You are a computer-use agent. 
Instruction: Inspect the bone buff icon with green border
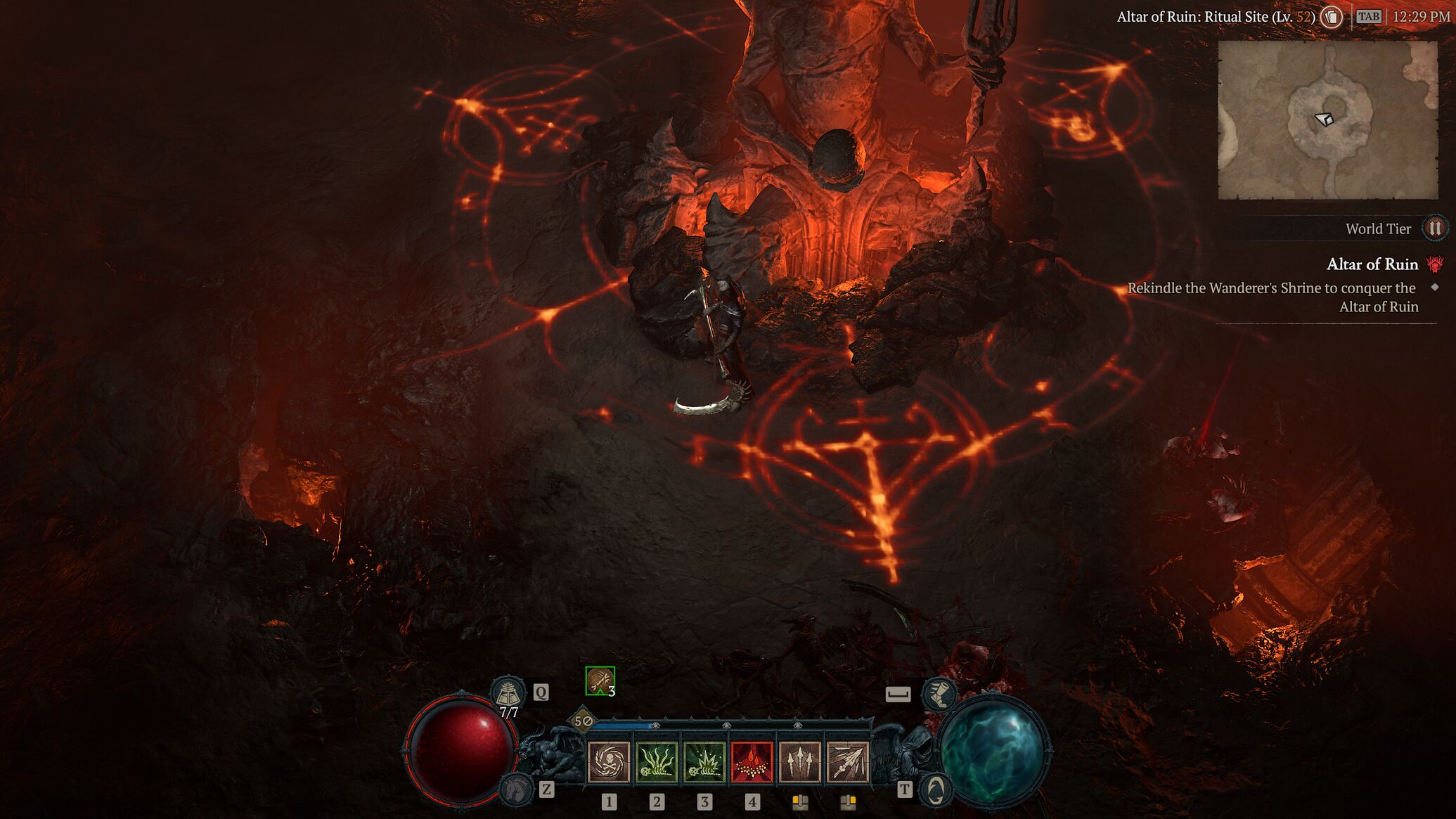point(600,681)
